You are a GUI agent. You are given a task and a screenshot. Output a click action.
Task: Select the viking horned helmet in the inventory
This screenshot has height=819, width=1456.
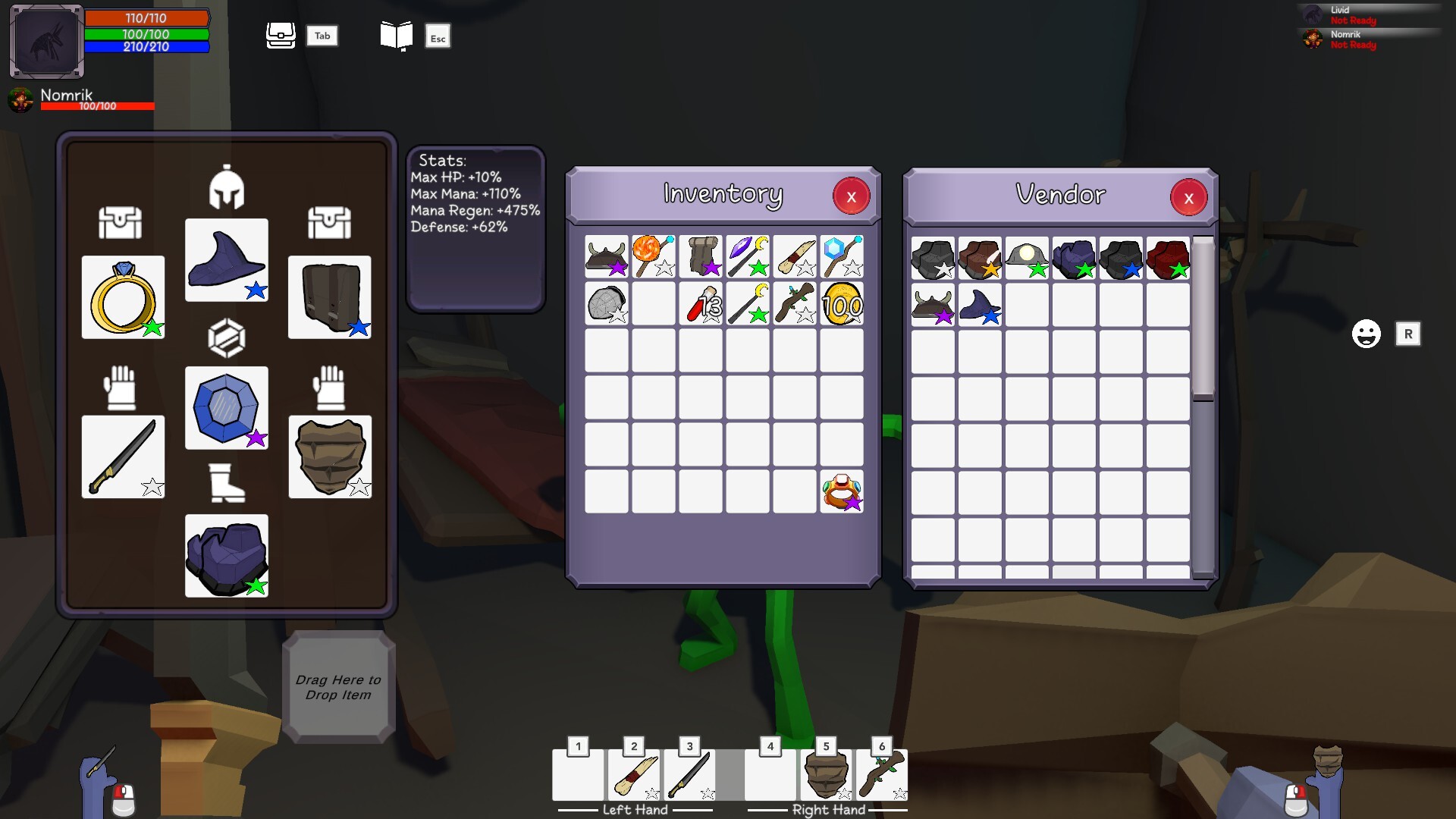coord(606,258)
